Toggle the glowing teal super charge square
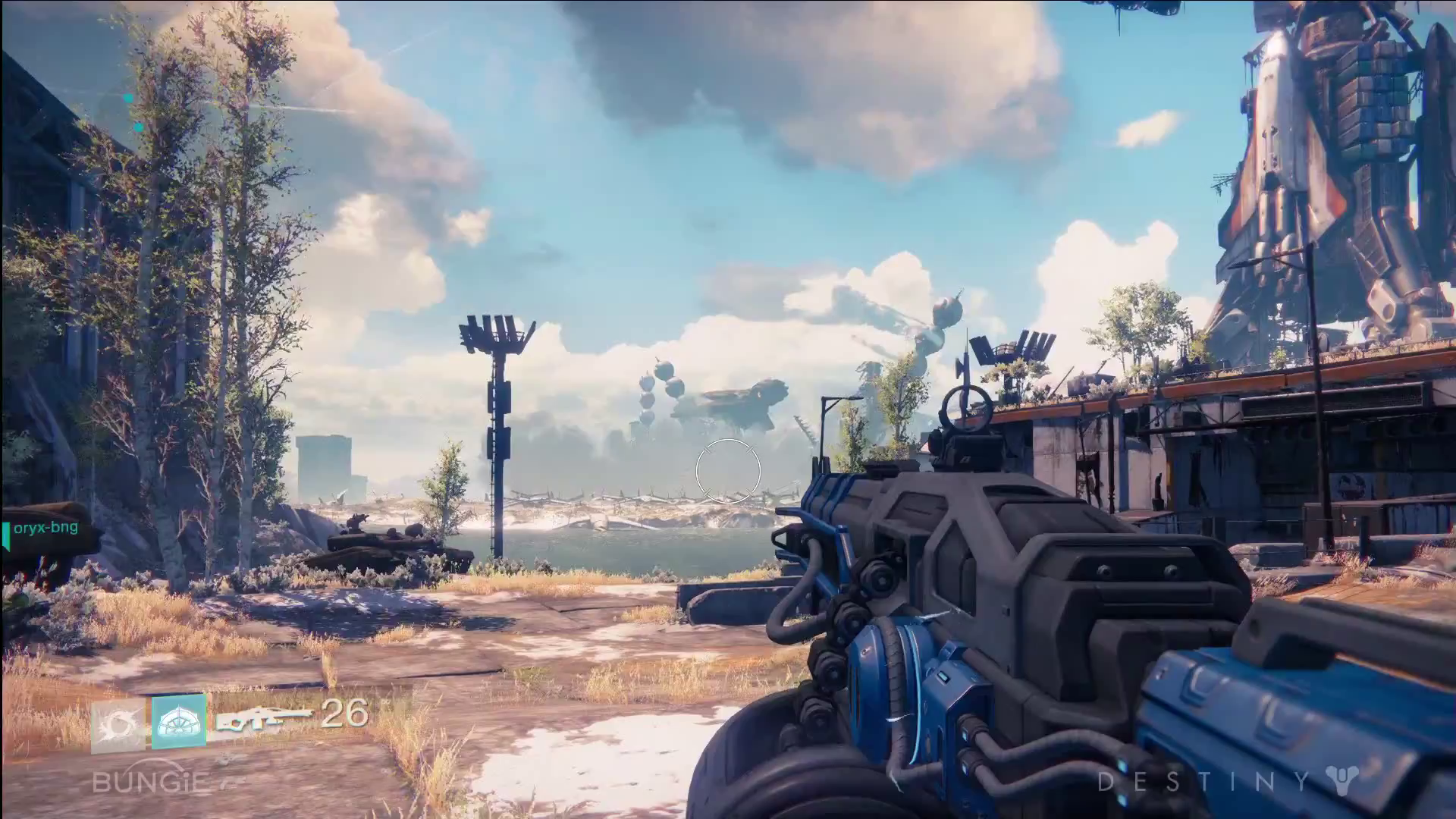 179,722
